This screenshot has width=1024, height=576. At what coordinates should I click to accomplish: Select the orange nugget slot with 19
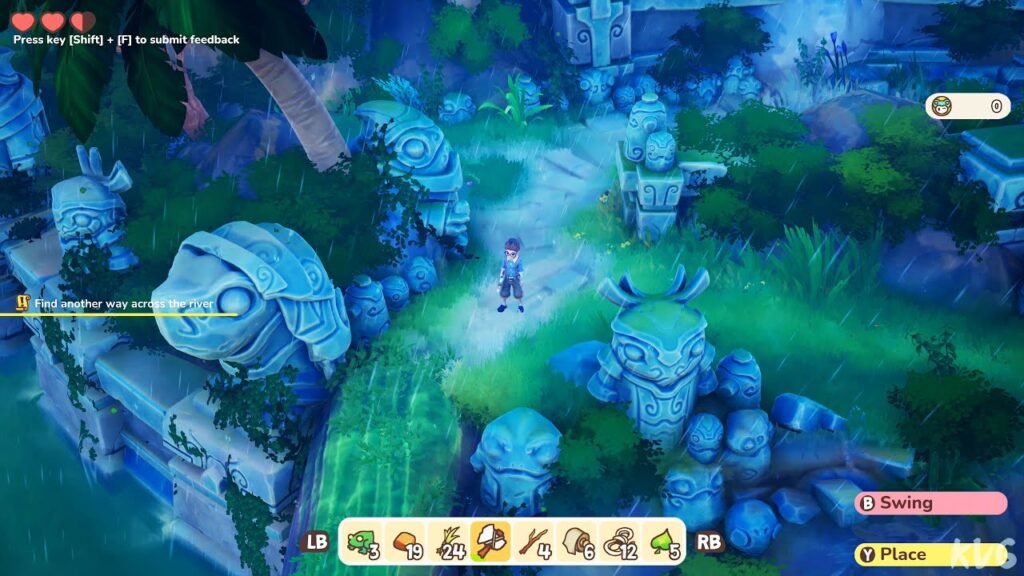[406, 542]
